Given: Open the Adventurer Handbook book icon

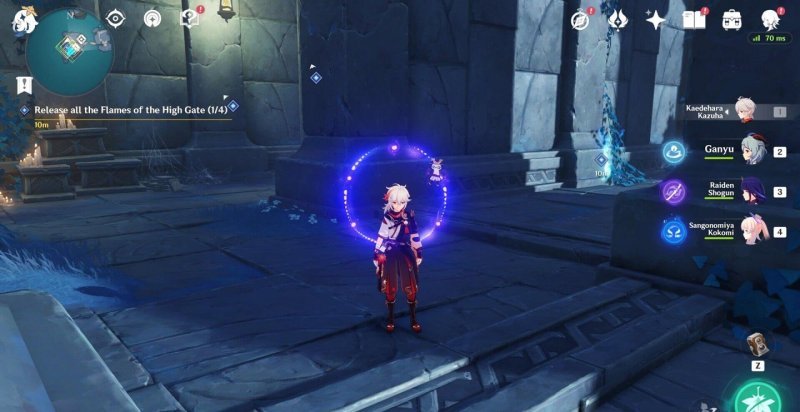Looking at the screenshot, I should click(694, 19).
